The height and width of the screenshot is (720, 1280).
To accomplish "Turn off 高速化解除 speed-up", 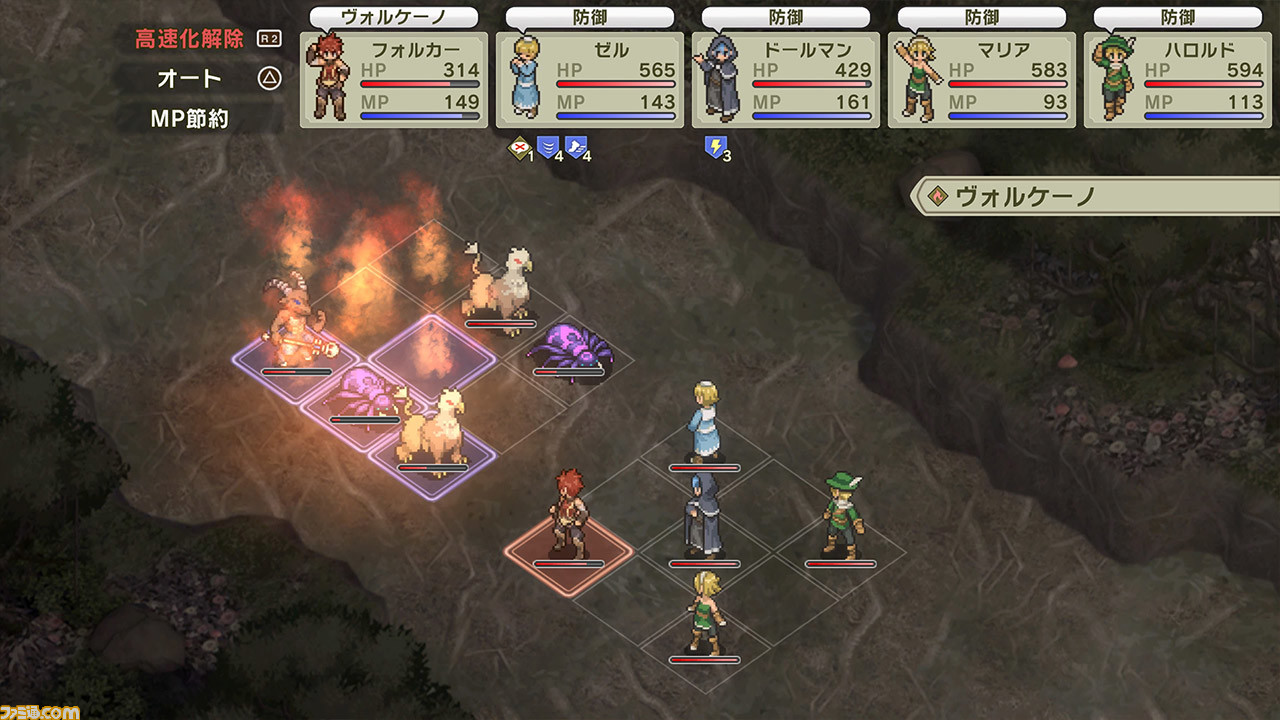I will point(190,39).
